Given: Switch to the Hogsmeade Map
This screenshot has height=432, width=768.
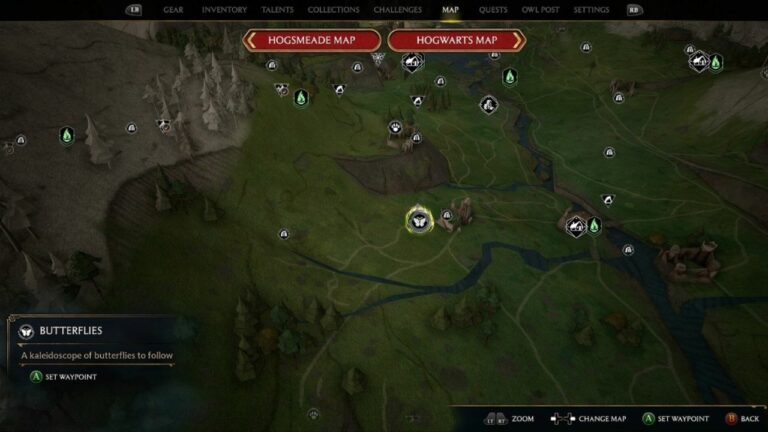Looking at the screenshot, I should pos(312,40).
